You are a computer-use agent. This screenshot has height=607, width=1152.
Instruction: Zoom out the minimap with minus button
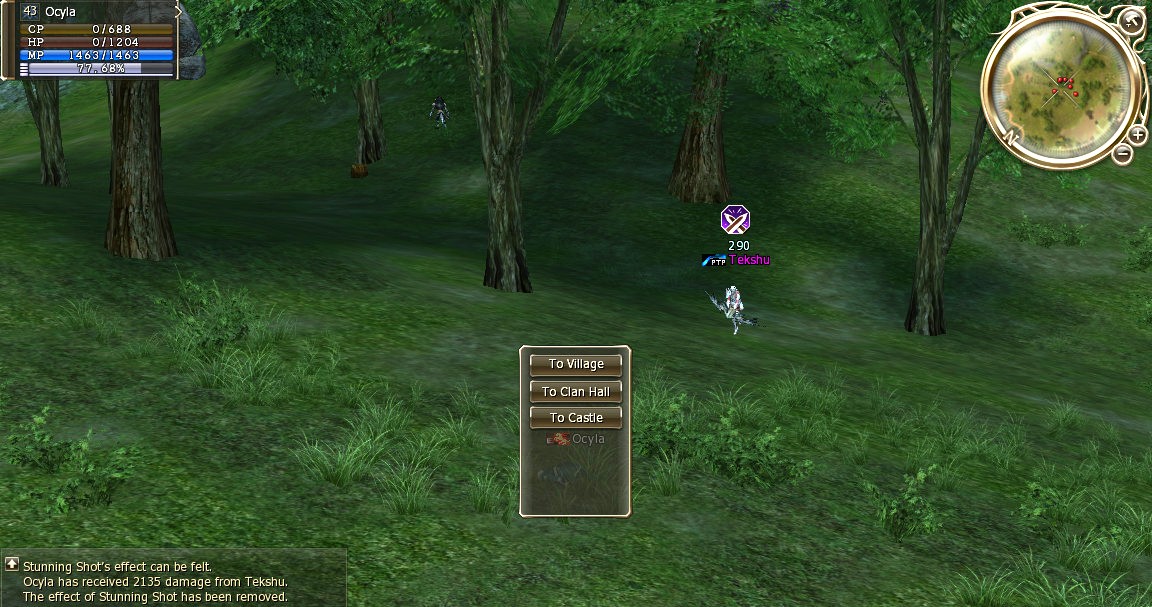(1123, 154)
